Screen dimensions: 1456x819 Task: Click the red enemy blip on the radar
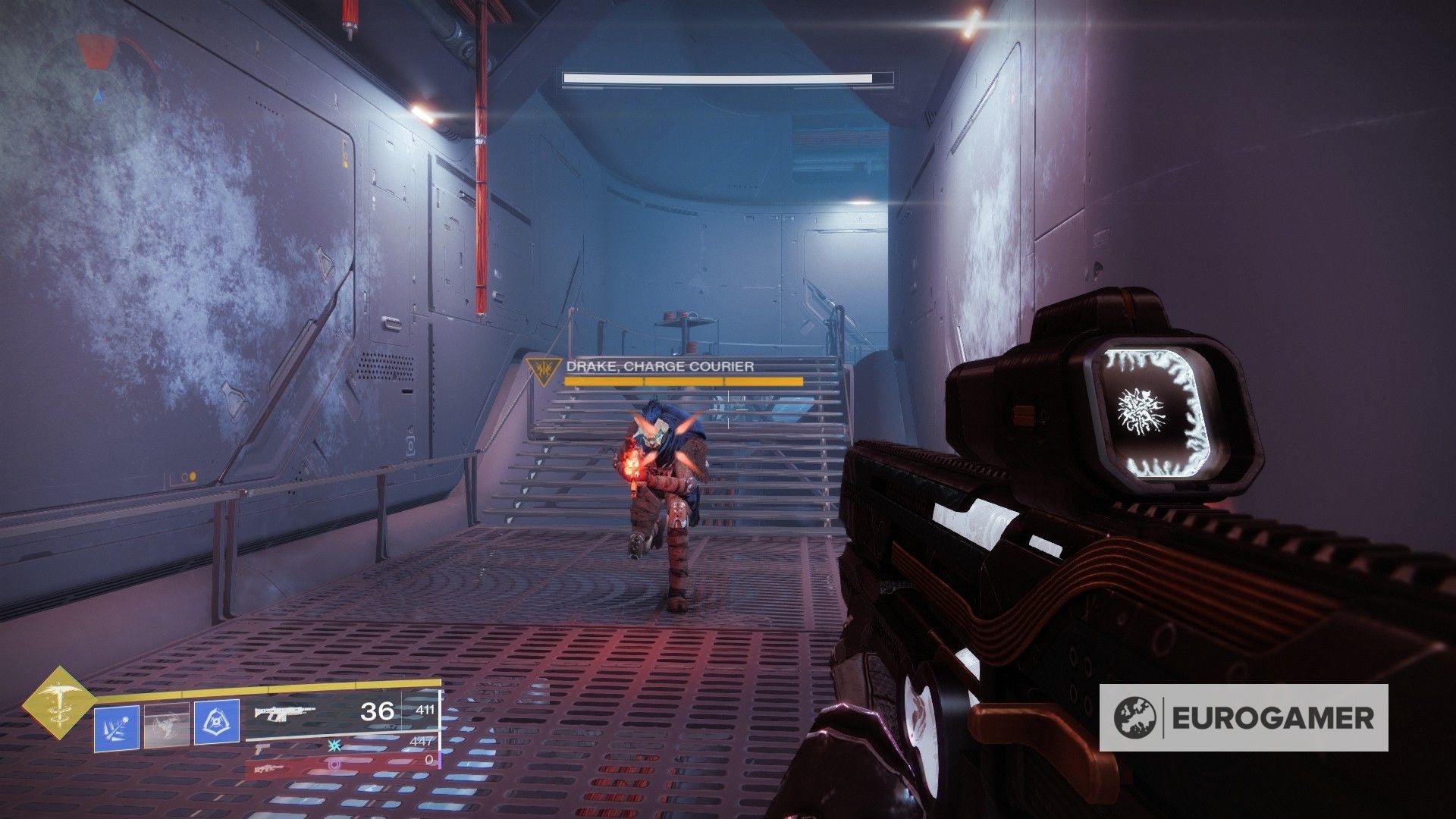pyautogui.click(x=96, y=51)
